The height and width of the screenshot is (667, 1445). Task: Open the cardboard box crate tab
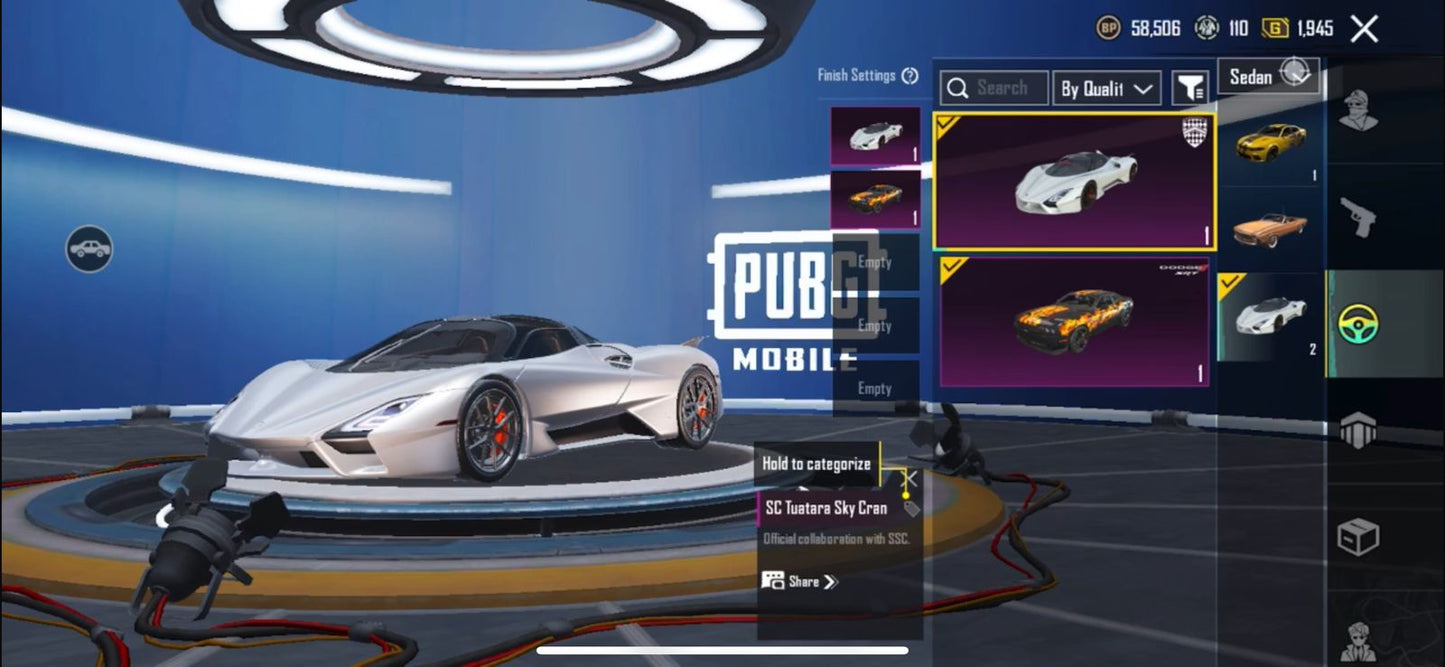click(x=1358, y=537)
